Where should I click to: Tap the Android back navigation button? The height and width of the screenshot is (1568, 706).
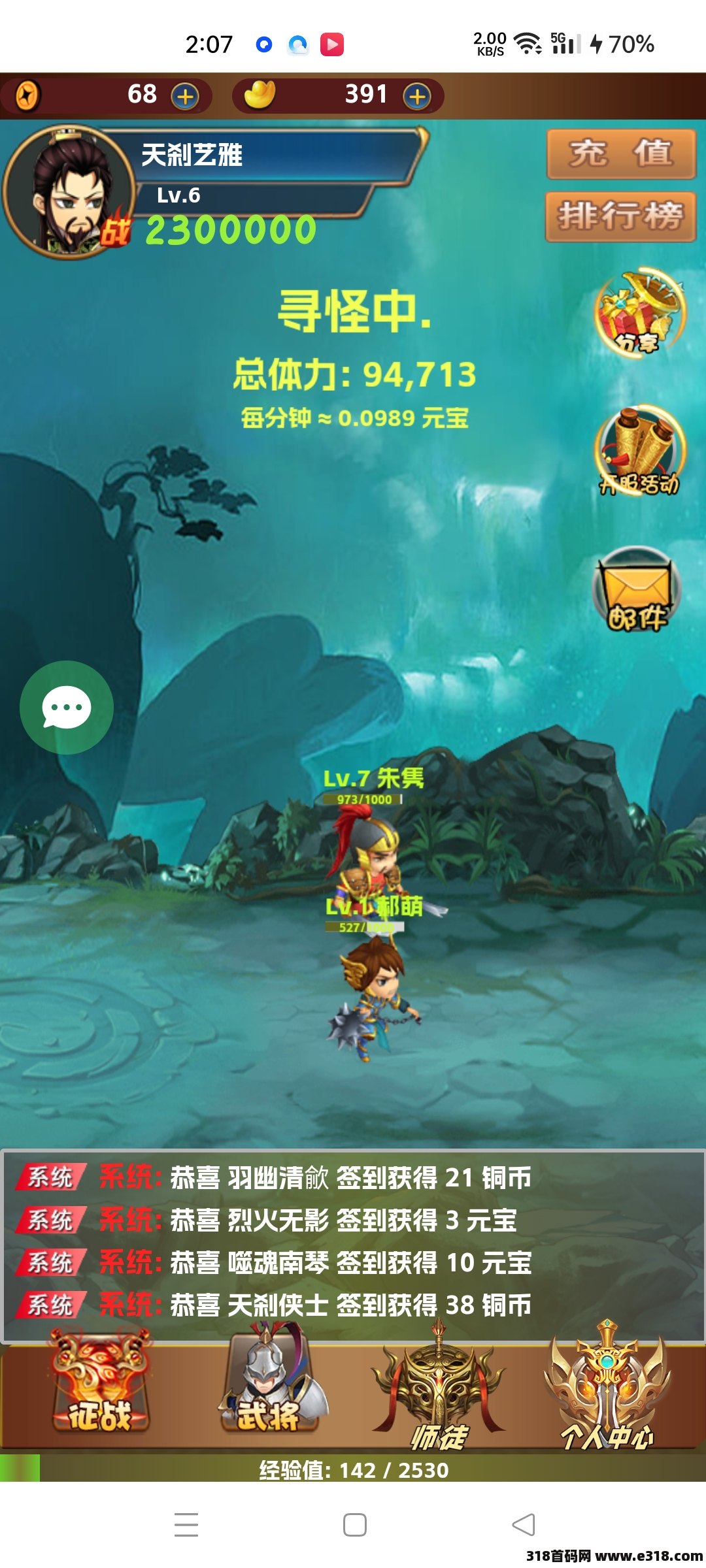coord(523,1525)
